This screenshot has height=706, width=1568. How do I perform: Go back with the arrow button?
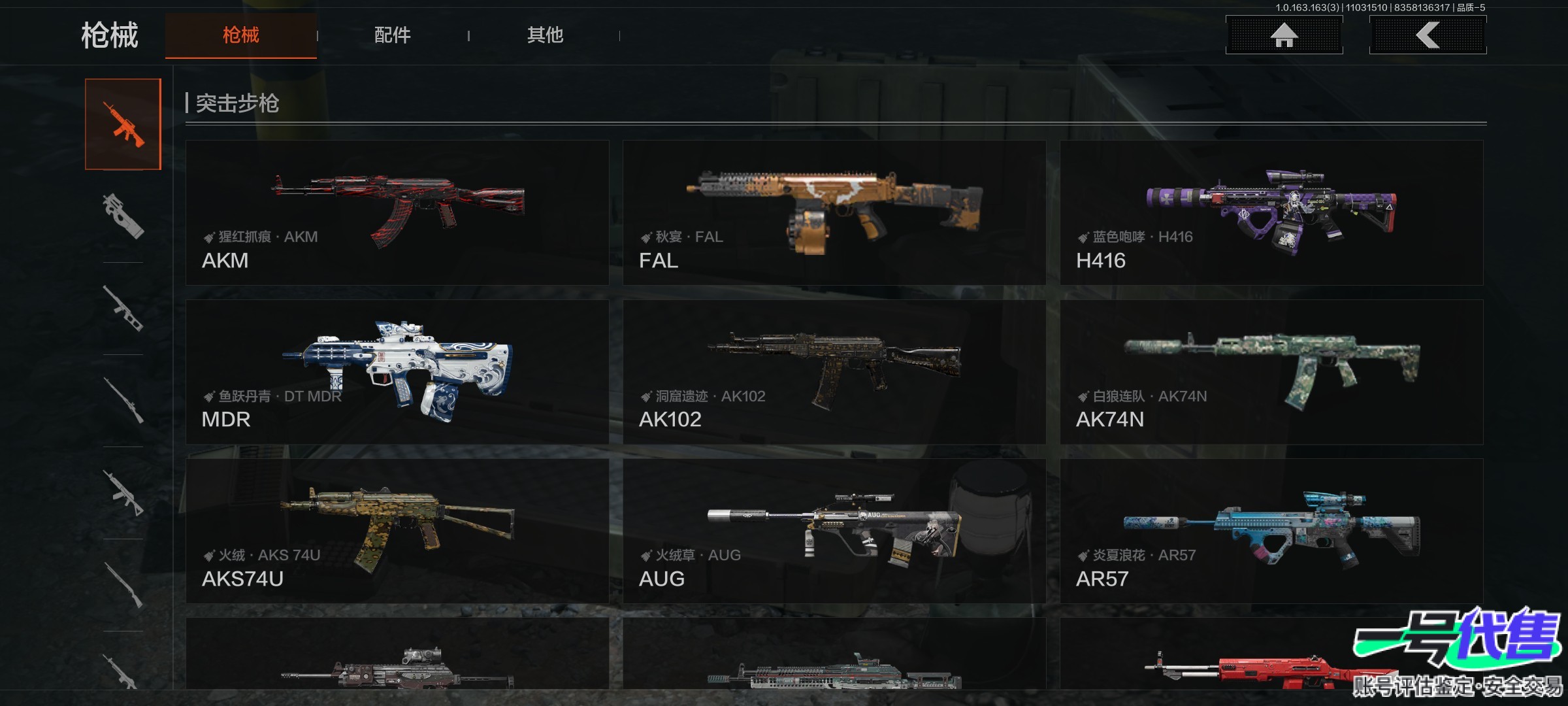coord(1428,35)
